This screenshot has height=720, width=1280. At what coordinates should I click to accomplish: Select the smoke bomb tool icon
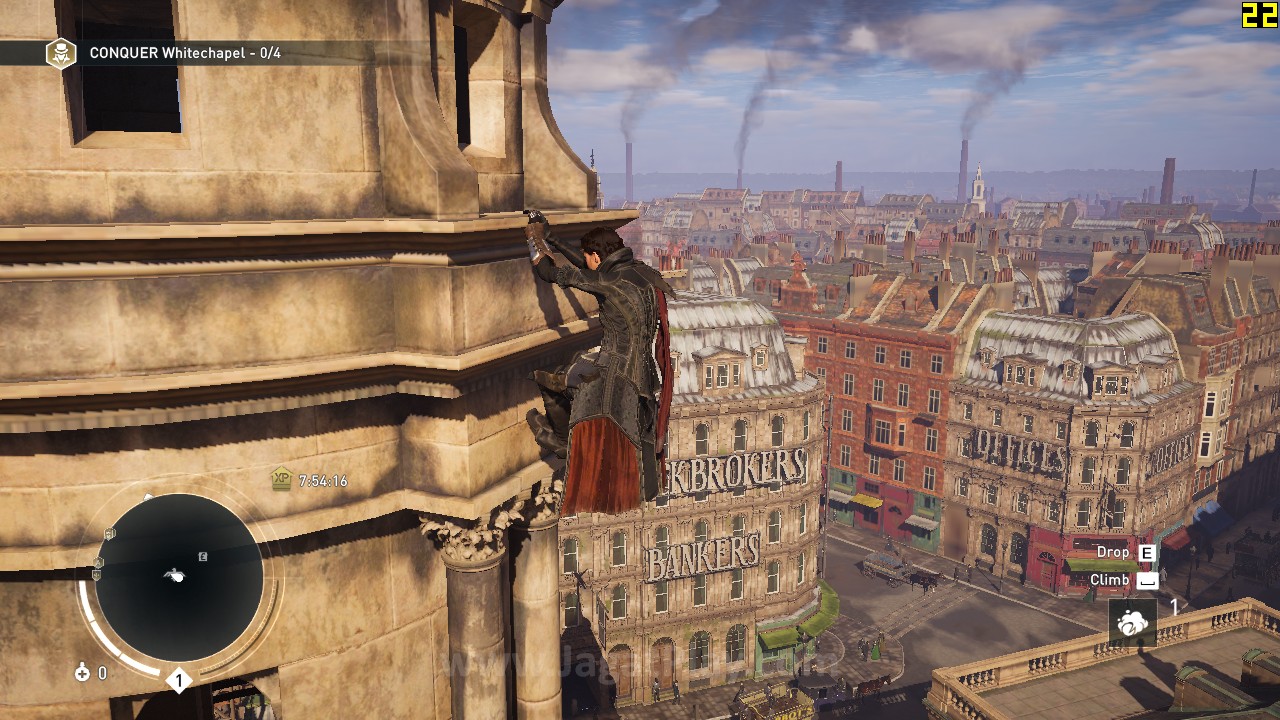1132,624
